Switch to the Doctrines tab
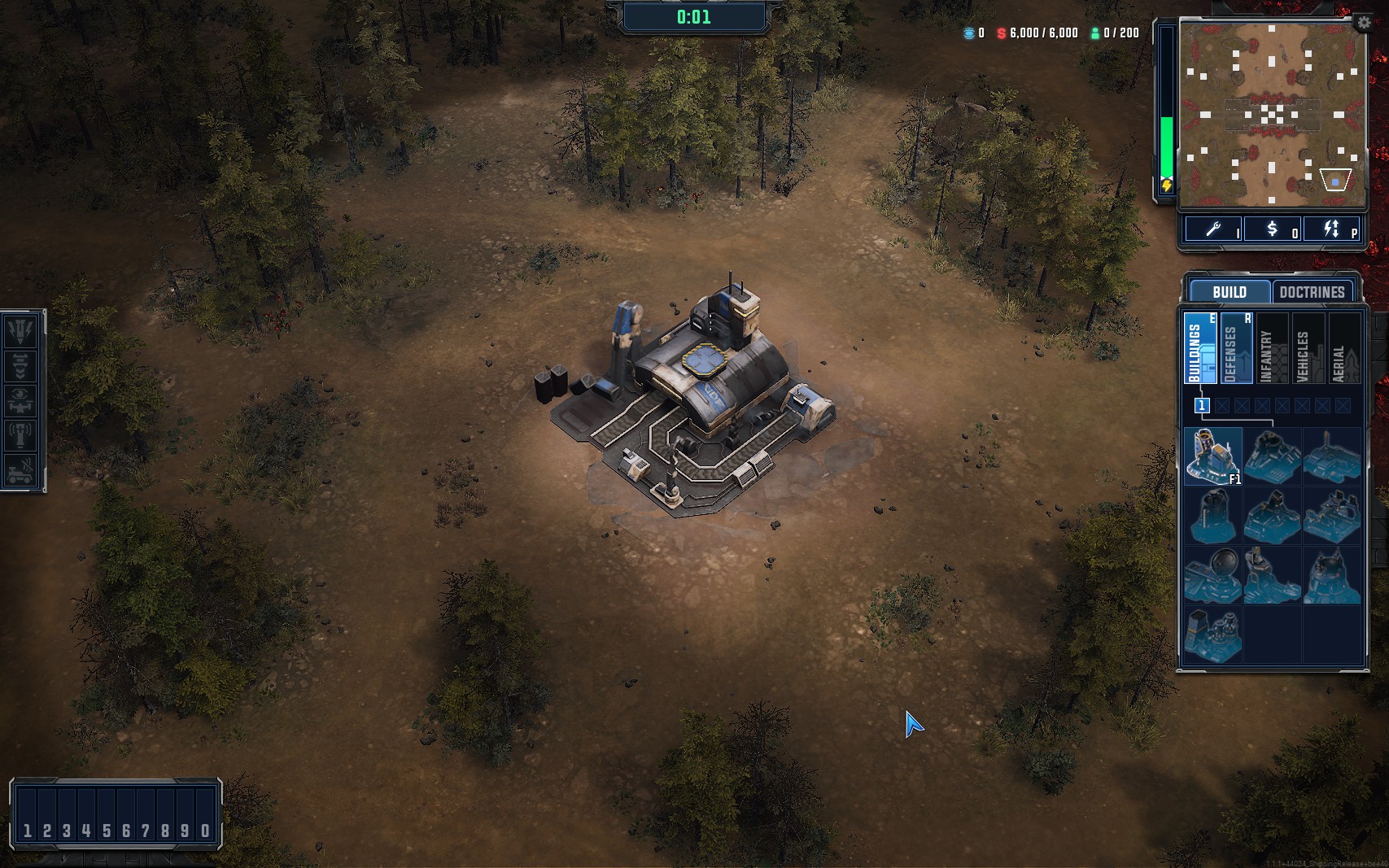The width and height of the screenshot is (1389, 868). click(1312, 292)
